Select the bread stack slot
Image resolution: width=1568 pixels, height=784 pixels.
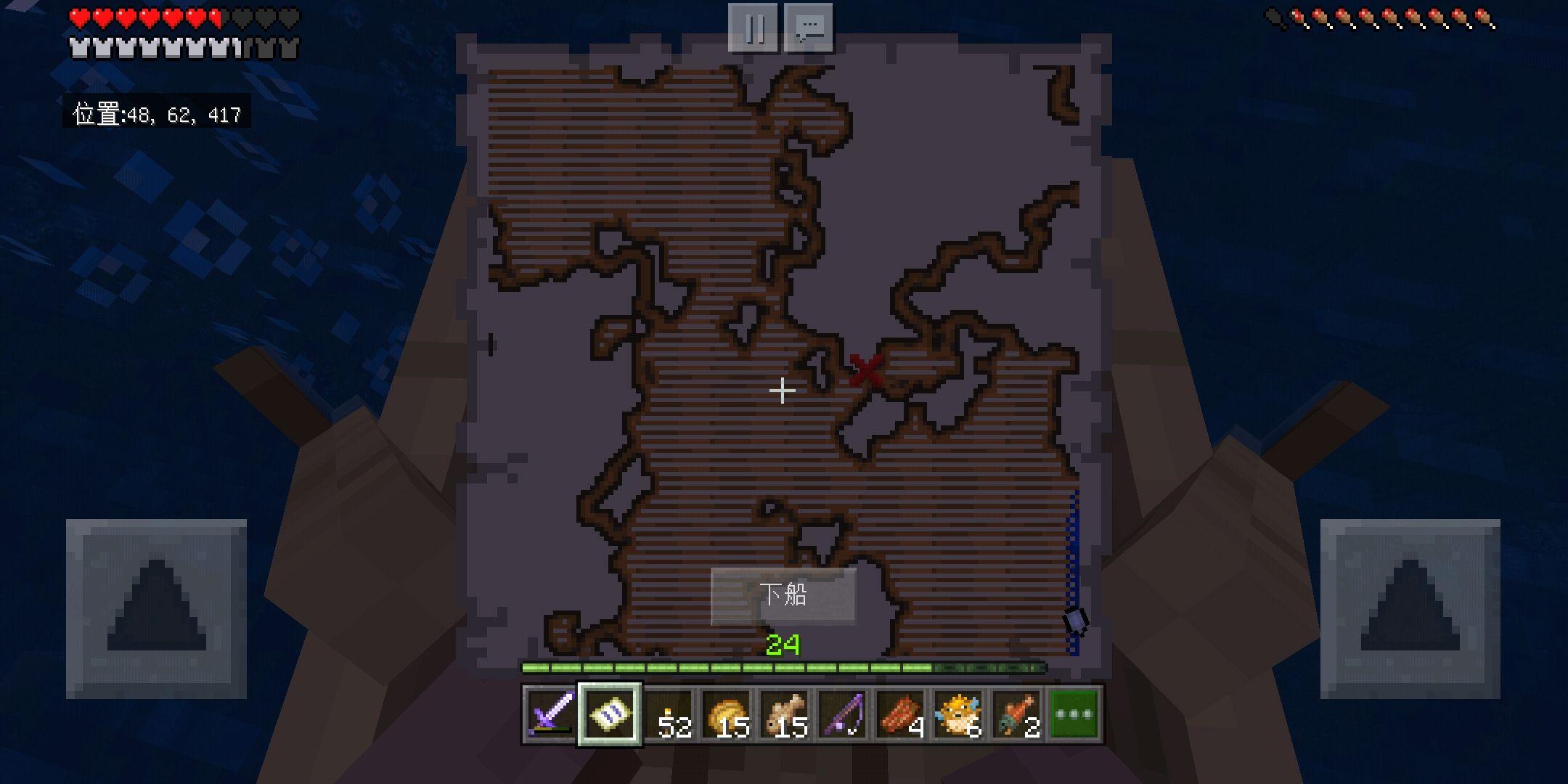(x=727, y=714)
